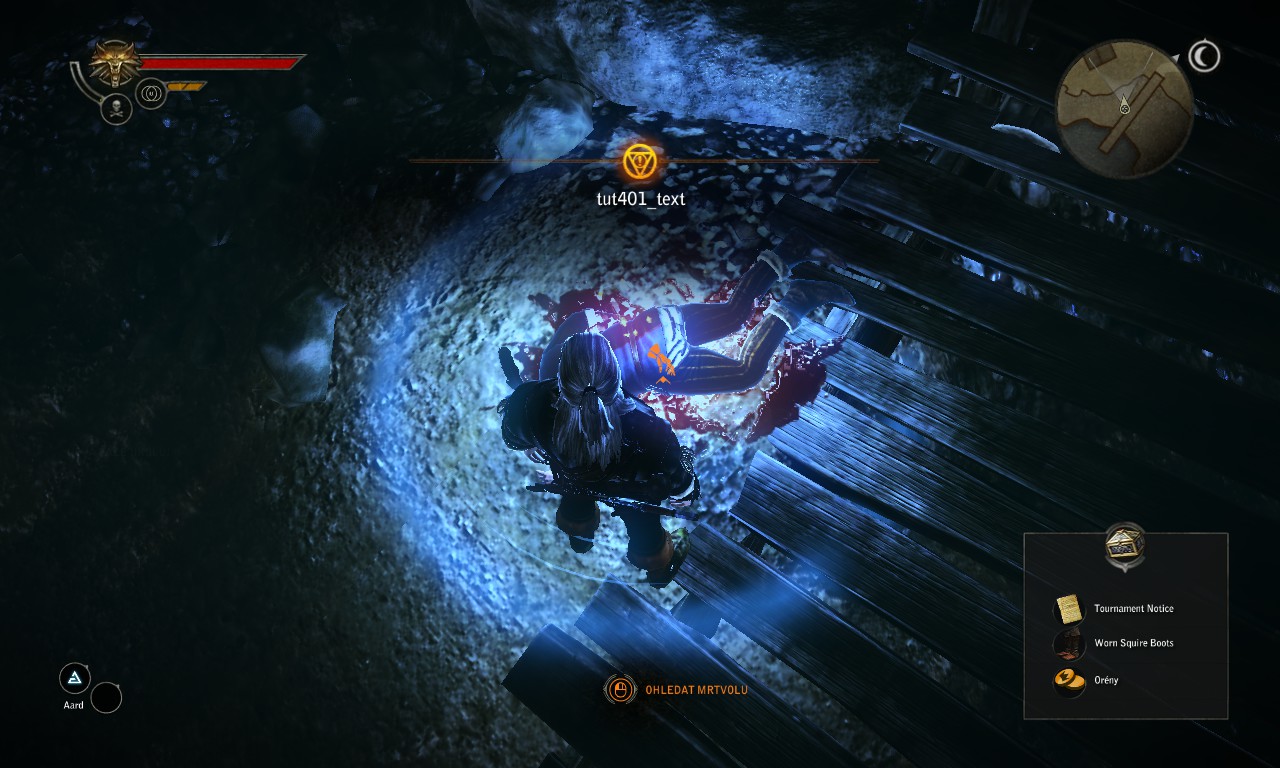Click the crescent moon time indicator
1280x768 pixels.
tap(1204, 57)
